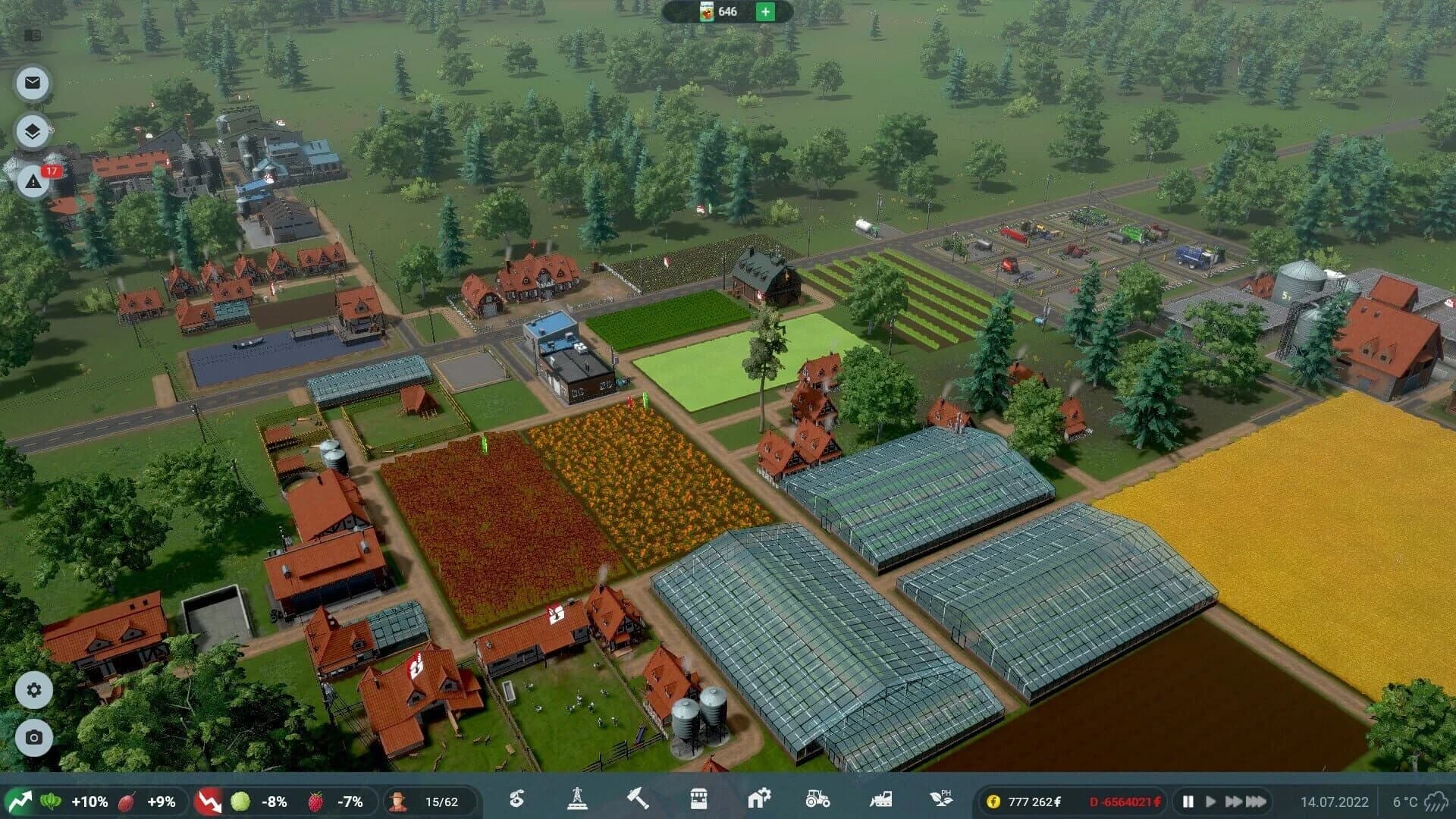Activate the screenshot camera tool
This screenshot has width=1456, height=819.
coord(32,736)
